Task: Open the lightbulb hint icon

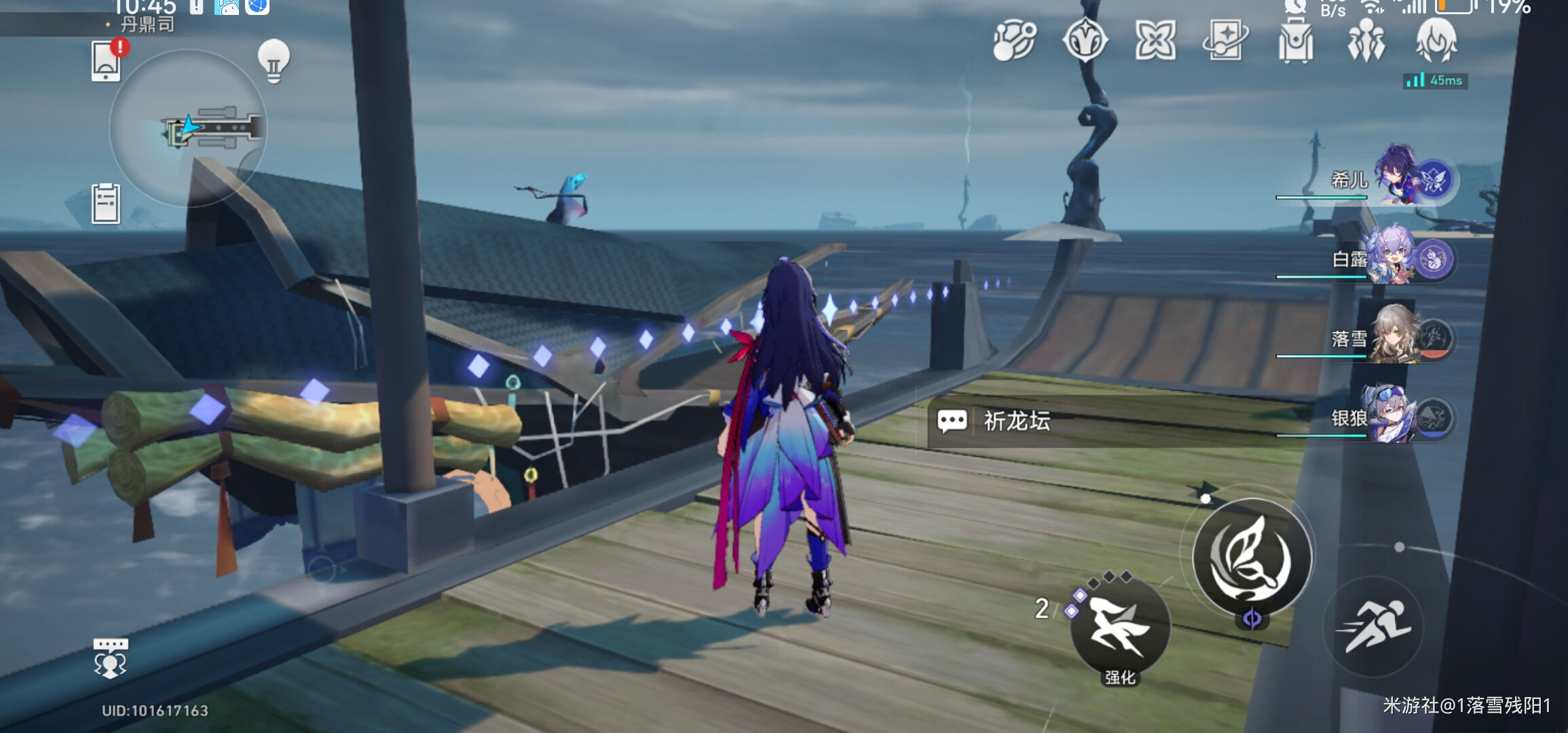Action: (x=274, y=61)
